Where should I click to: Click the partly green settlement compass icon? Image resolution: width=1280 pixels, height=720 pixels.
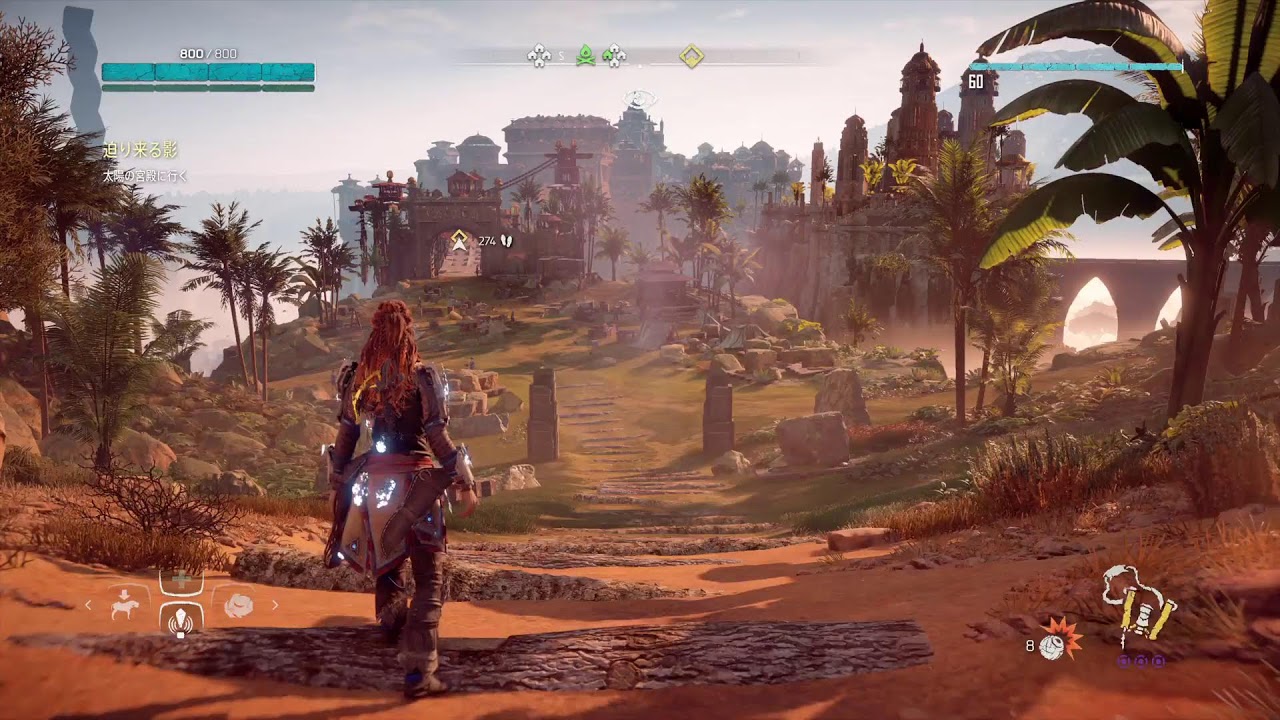coord(614,56)
